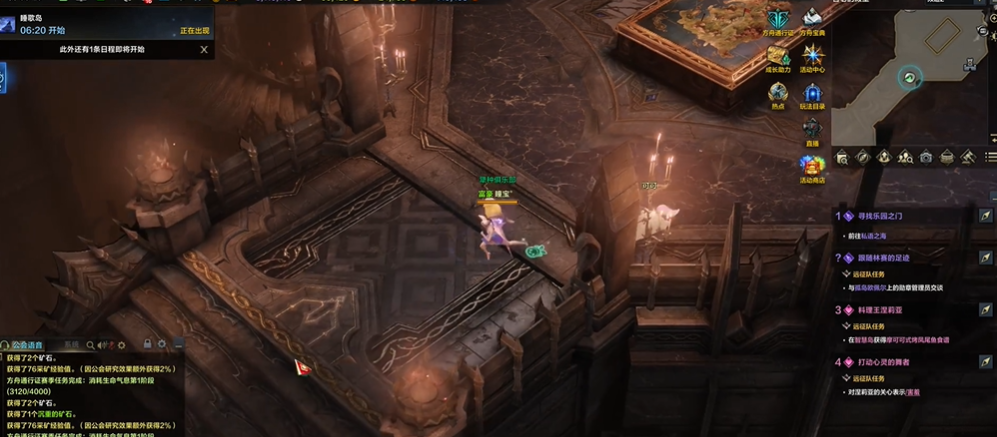997x437 pixels.
Task: Switch to the 系统 chat tab
Action: click(x=71, y=345)
